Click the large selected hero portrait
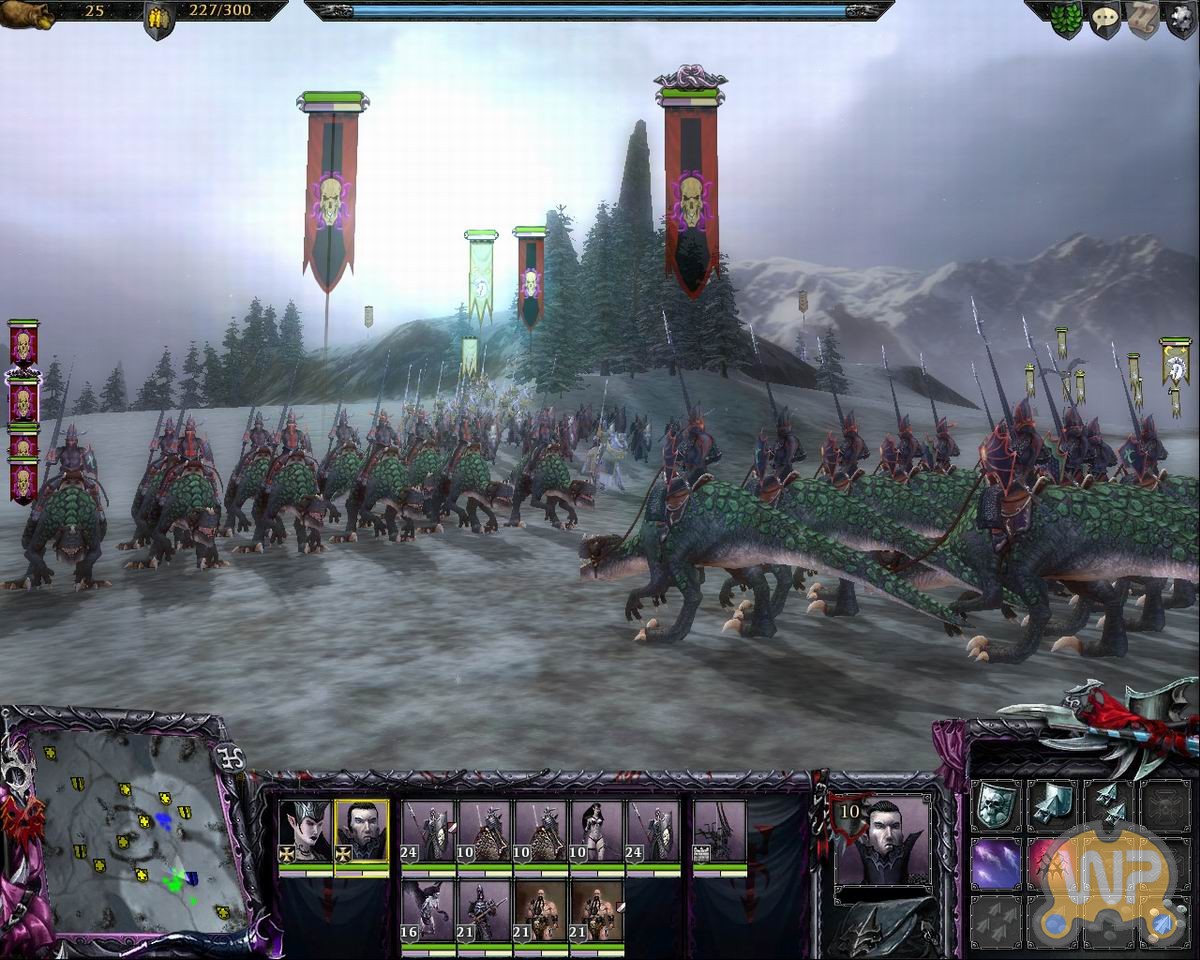The image size is (1200, 960). pyautogui.click(x=882, y=842)
